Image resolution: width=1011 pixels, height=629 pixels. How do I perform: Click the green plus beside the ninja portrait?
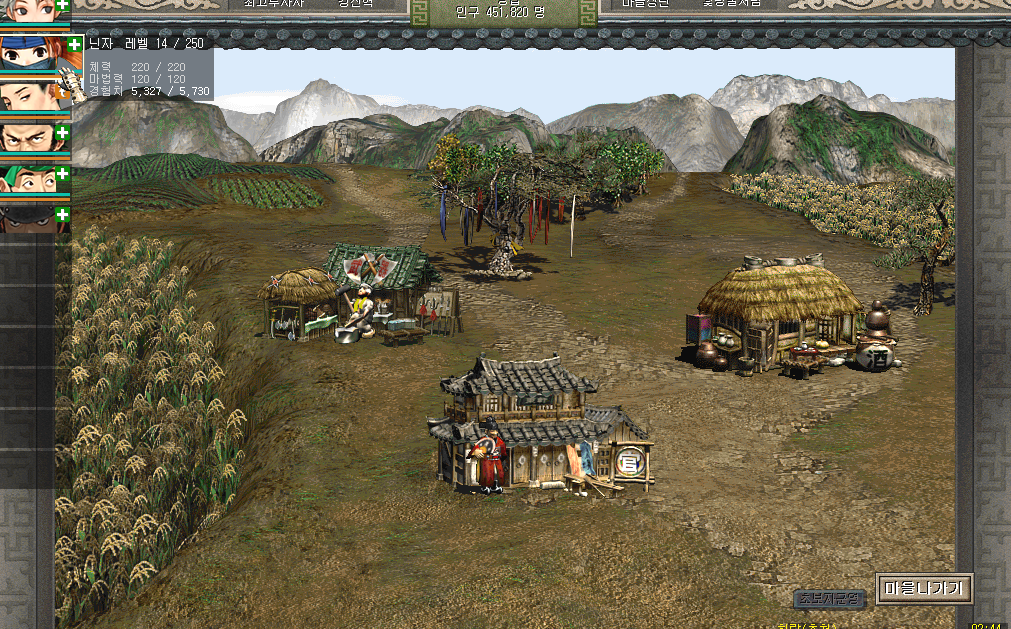75,44
